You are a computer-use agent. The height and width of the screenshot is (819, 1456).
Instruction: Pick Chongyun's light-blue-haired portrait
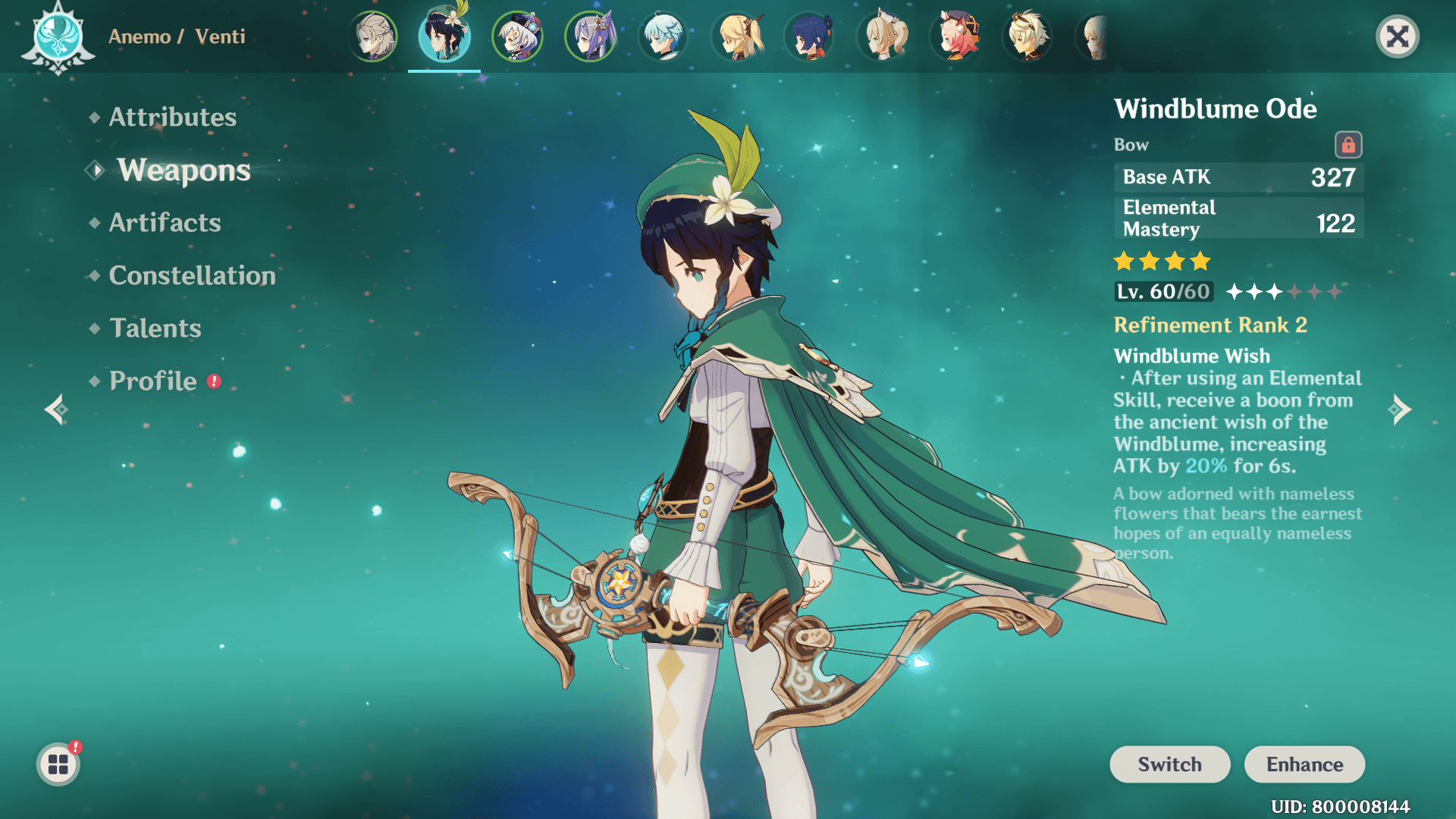[664, 36]
